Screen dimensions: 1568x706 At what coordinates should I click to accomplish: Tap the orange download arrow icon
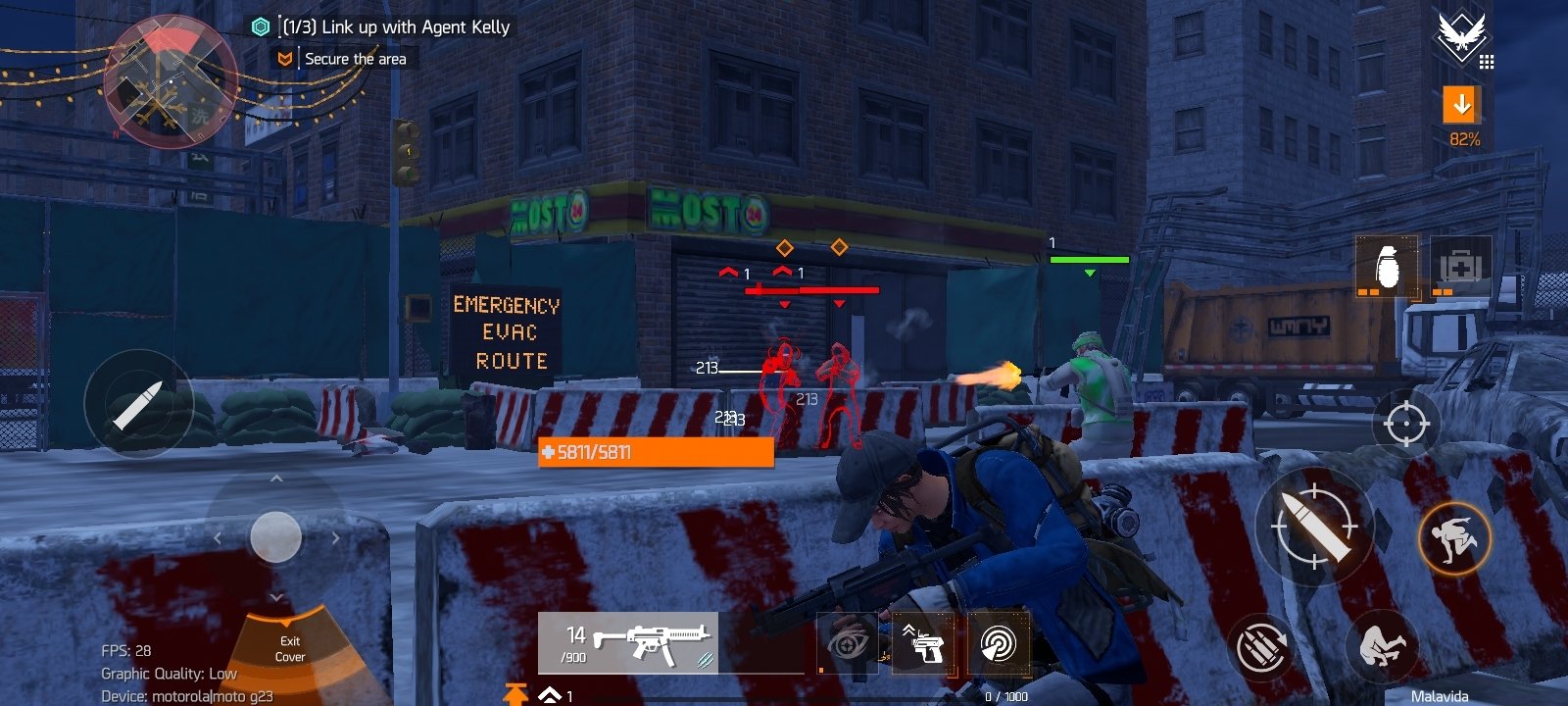point(1461,104)
